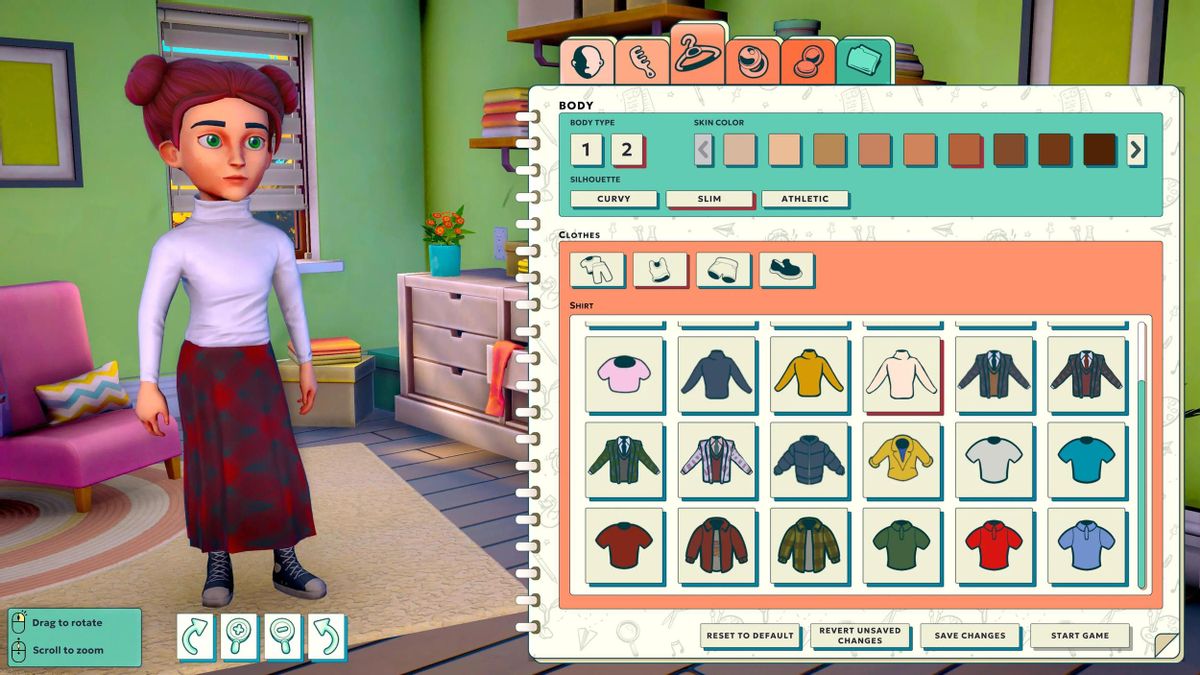Save changes to the character
The width and height of the screenshot is (1200, 675).
pos(969,635)
